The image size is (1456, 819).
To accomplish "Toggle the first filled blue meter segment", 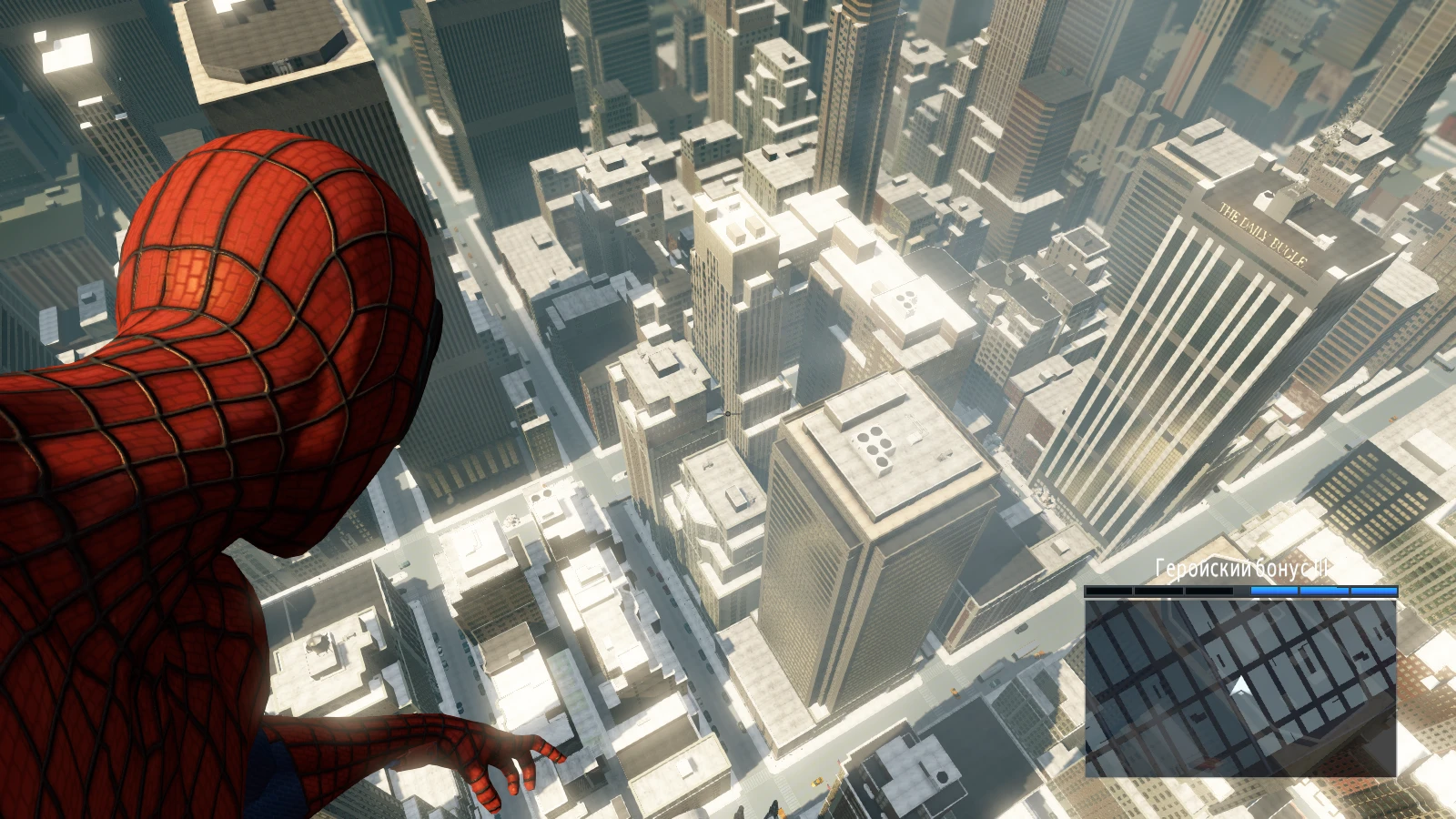I will [x=1274, y=591].
